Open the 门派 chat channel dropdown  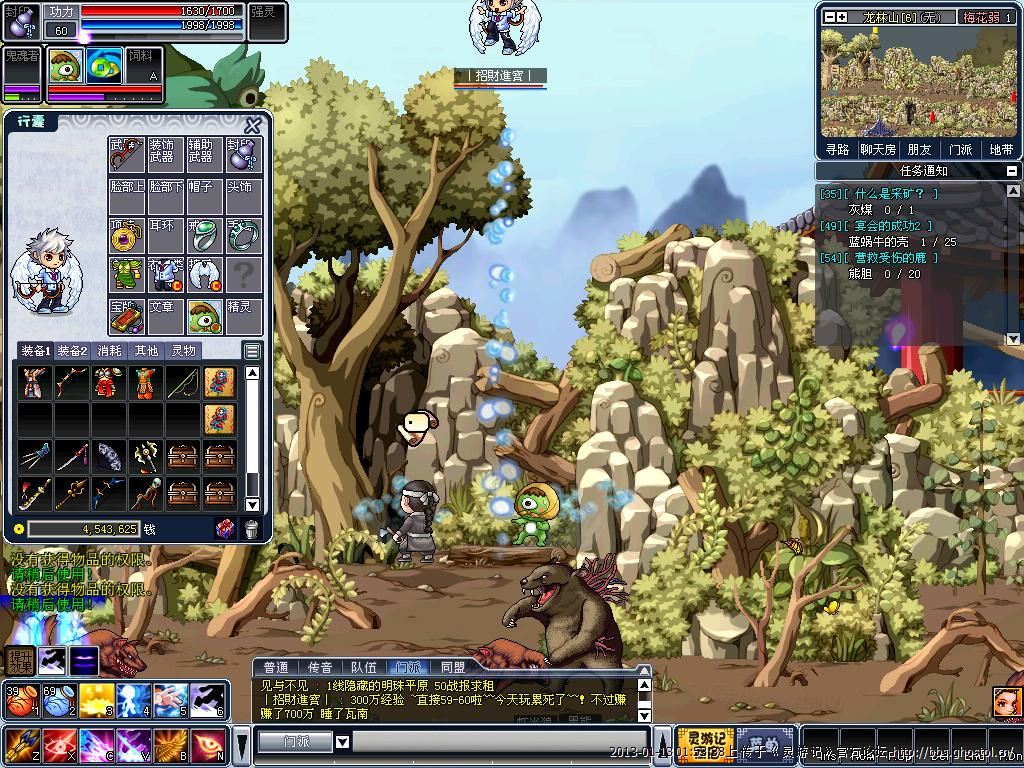342,742
